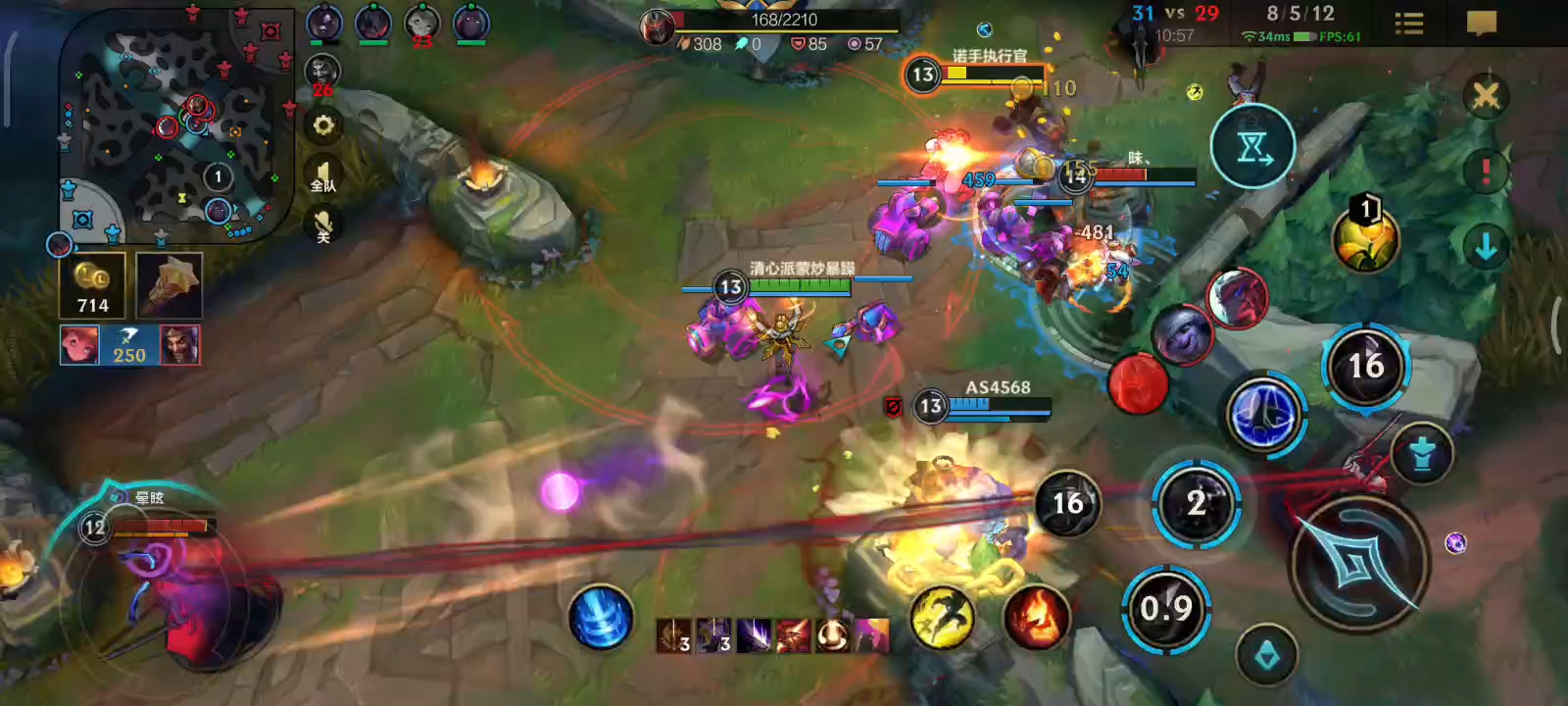Tap the large basic attack button

coord(1357,562)
